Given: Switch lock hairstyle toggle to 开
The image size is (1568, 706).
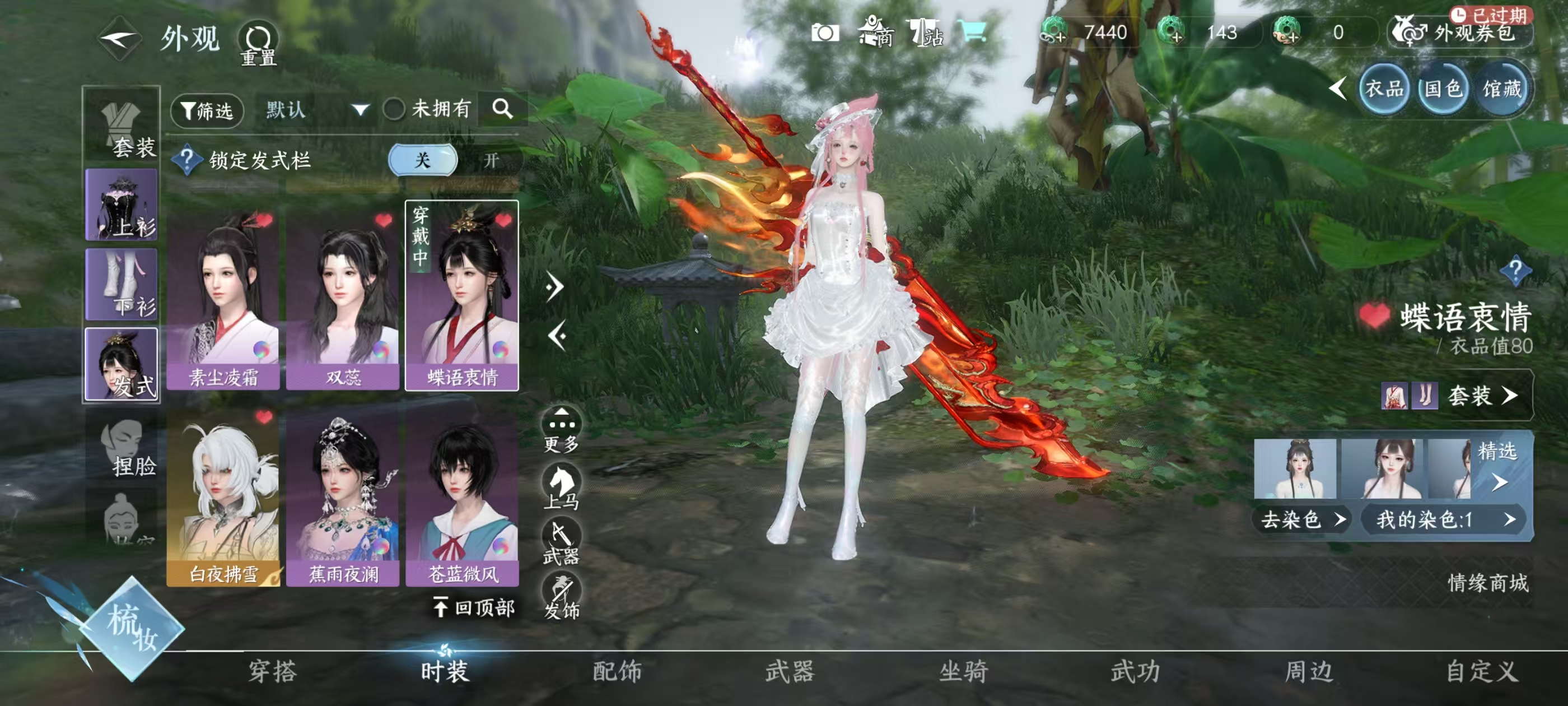Looking at the screenshot, I should (x=491, y=160).
